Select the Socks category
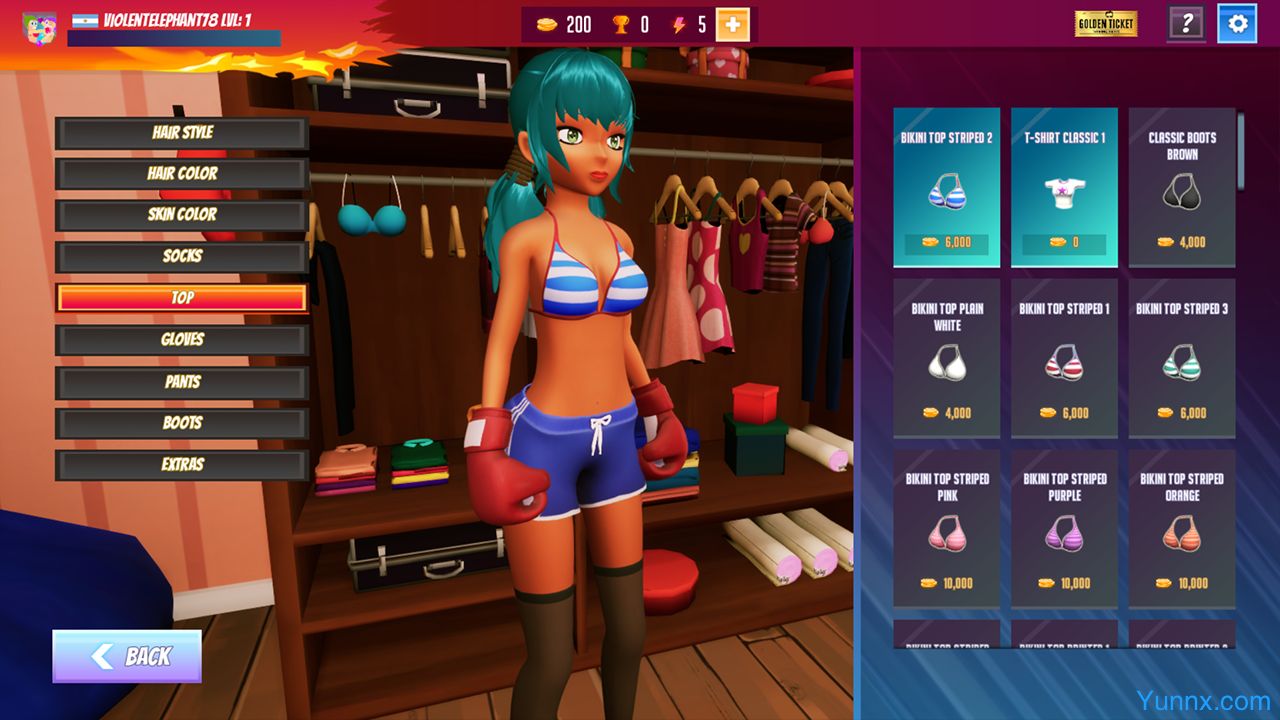 coord(182,257)
